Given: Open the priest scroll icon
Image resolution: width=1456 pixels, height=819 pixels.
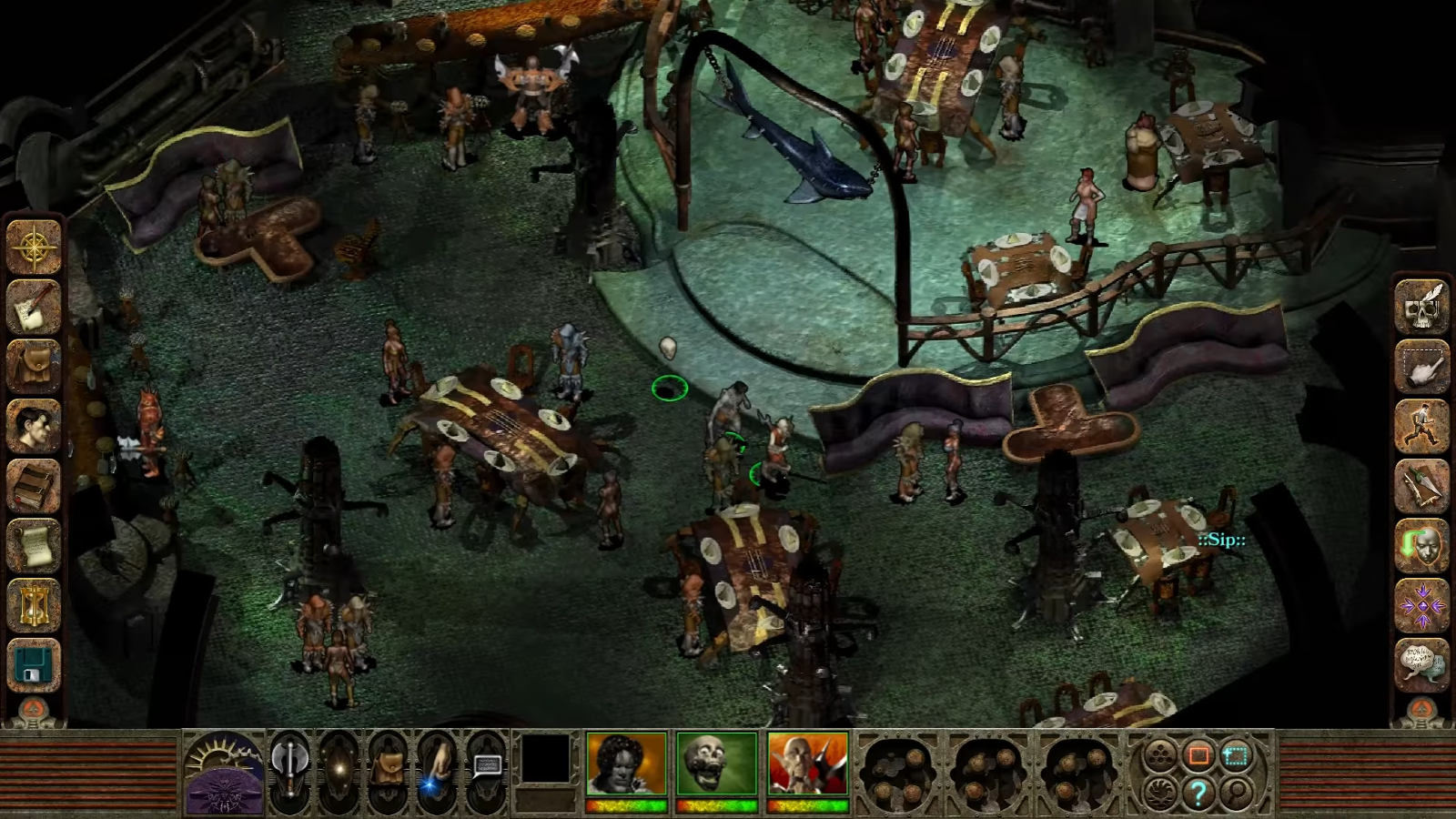Looking at the screenshot, I should pyautogui.click(x=35, y=544).
